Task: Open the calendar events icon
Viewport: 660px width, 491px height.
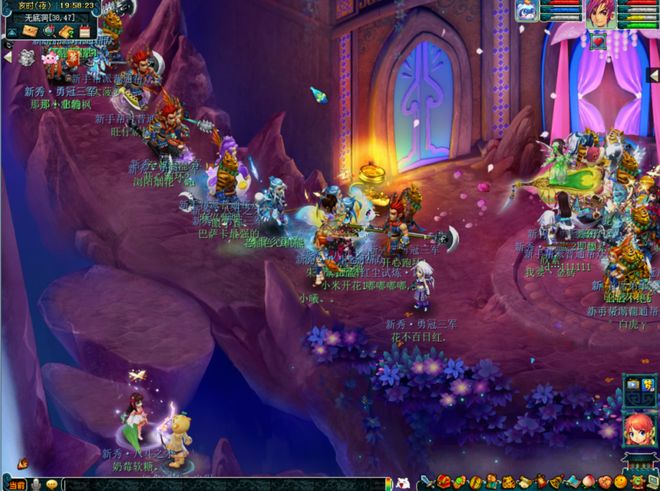Action: tap(84, 32)
